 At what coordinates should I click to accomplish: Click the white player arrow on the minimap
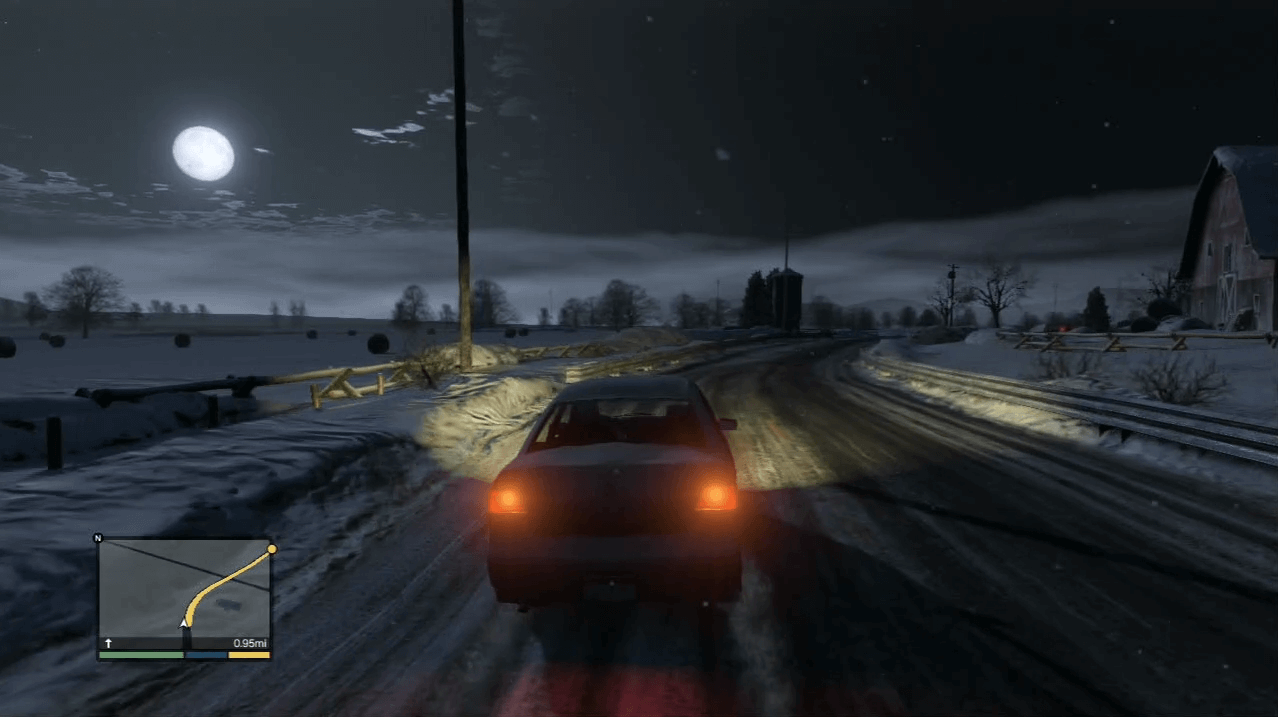click(184, 624)
